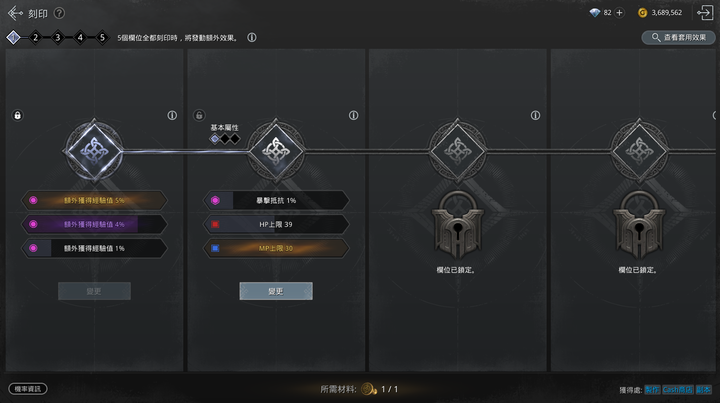Toggle the lock on the first engraving slot
The width and height of the screenshot is (720, 403).
(17, 116)
